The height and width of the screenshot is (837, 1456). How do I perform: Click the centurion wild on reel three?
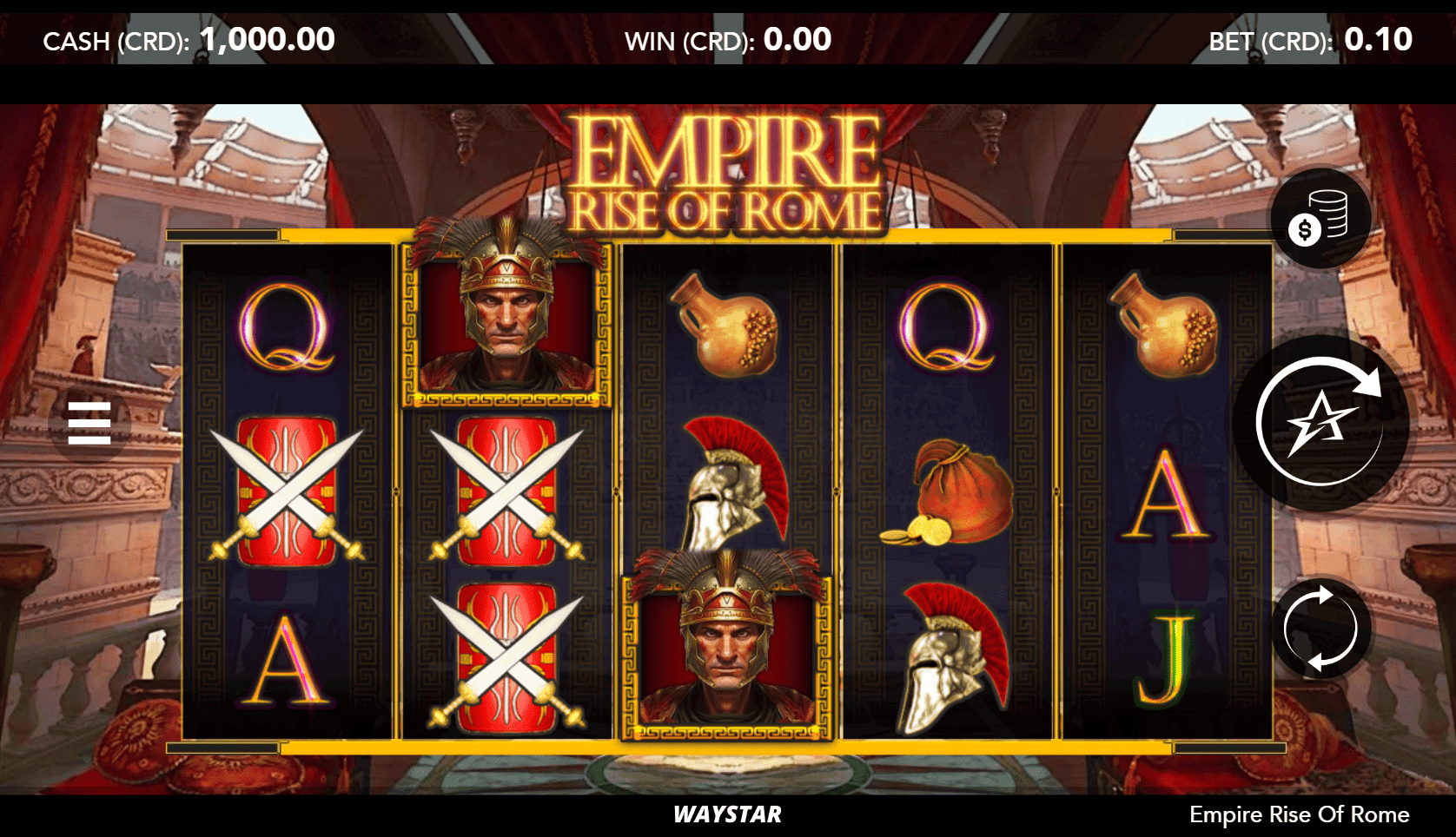(x=728, y=651)
